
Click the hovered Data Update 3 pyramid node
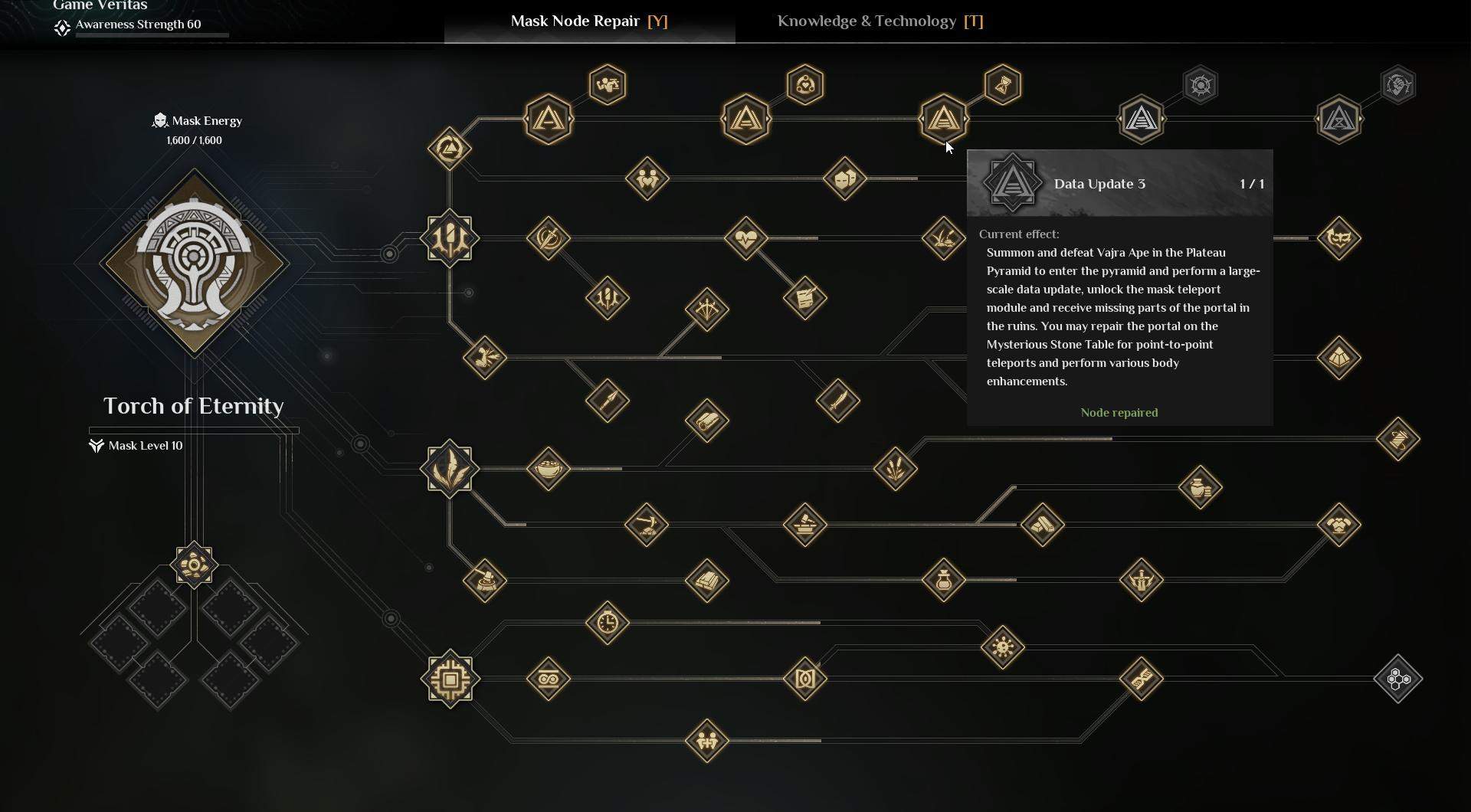click(x=944, y=120)
